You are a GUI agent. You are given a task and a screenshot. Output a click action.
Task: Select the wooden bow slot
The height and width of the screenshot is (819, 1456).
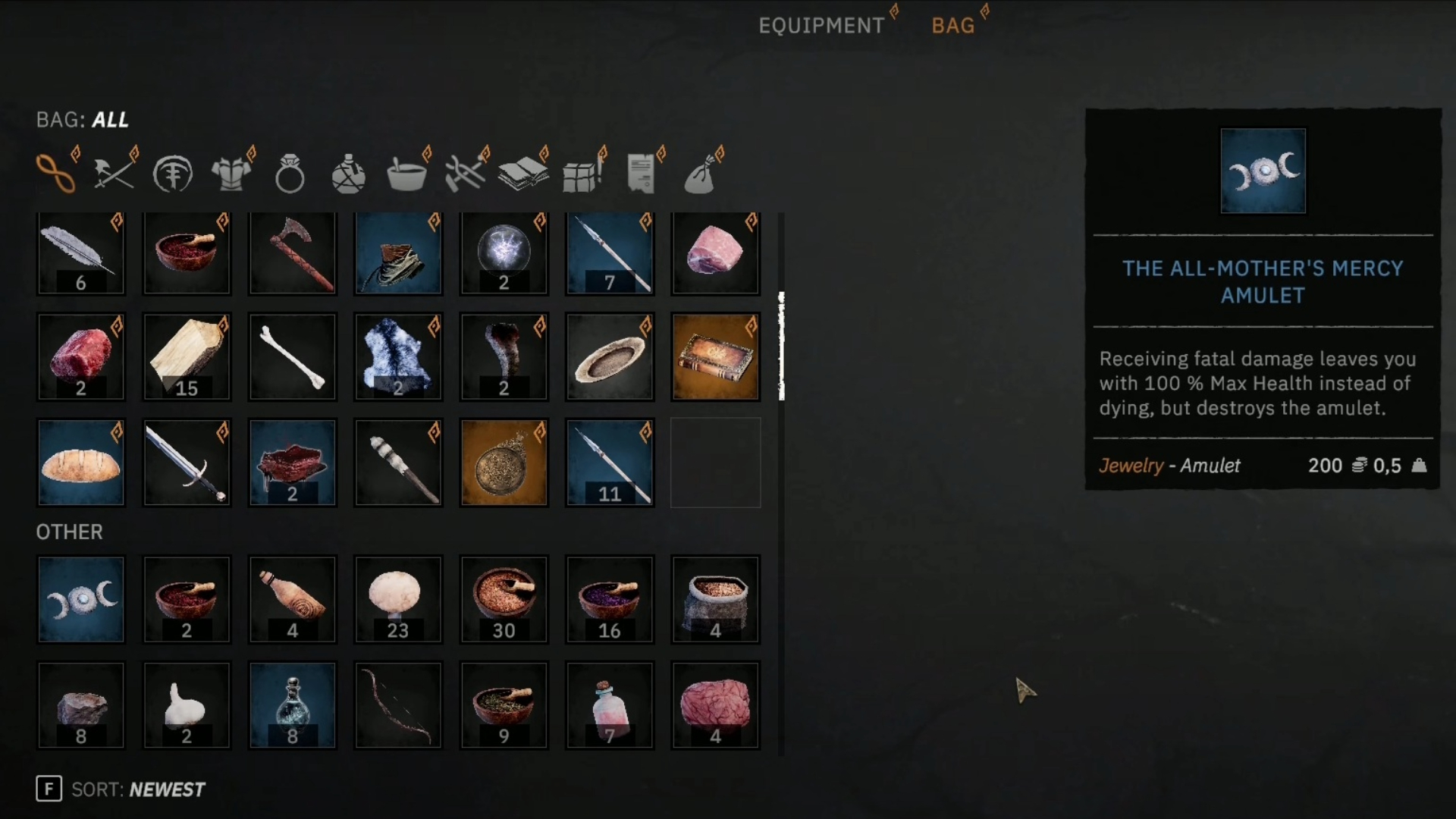tap(398, 705)
